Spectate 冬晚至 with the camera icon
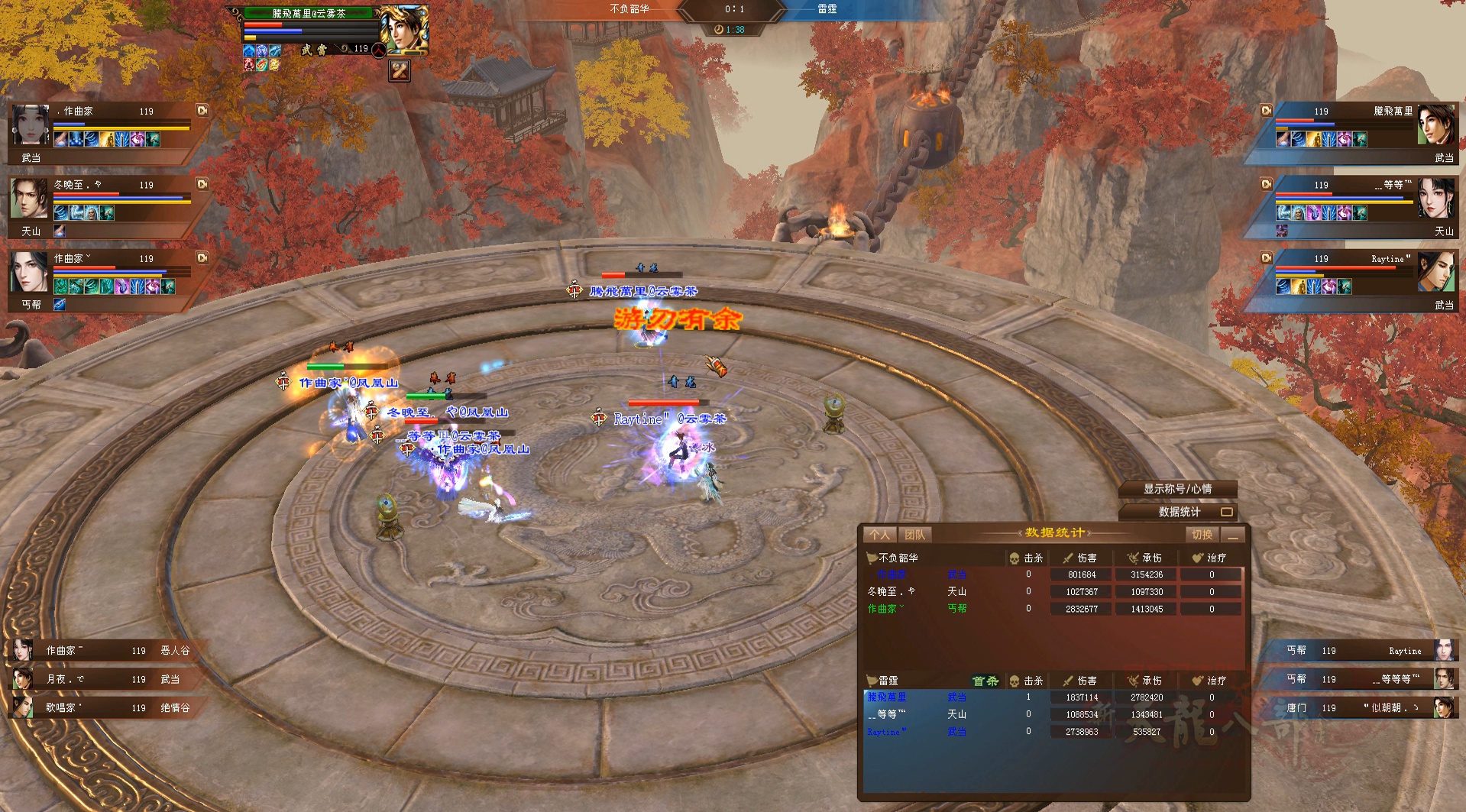The image size is (1466, 812). point(202,184)
